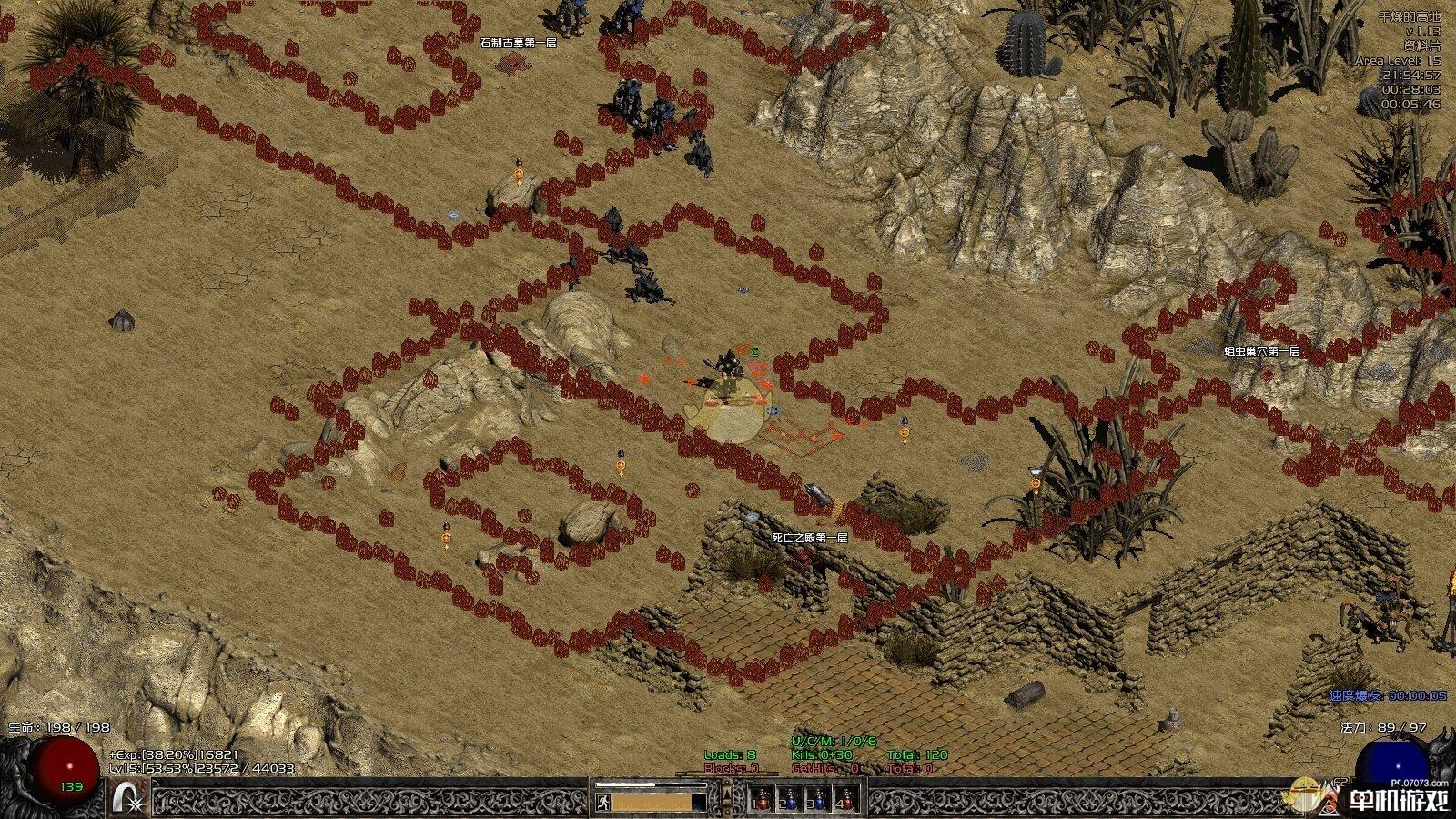Use the blue mana potion in belt slot 2
Screen dimensions: 1456x819
point(791,800)
